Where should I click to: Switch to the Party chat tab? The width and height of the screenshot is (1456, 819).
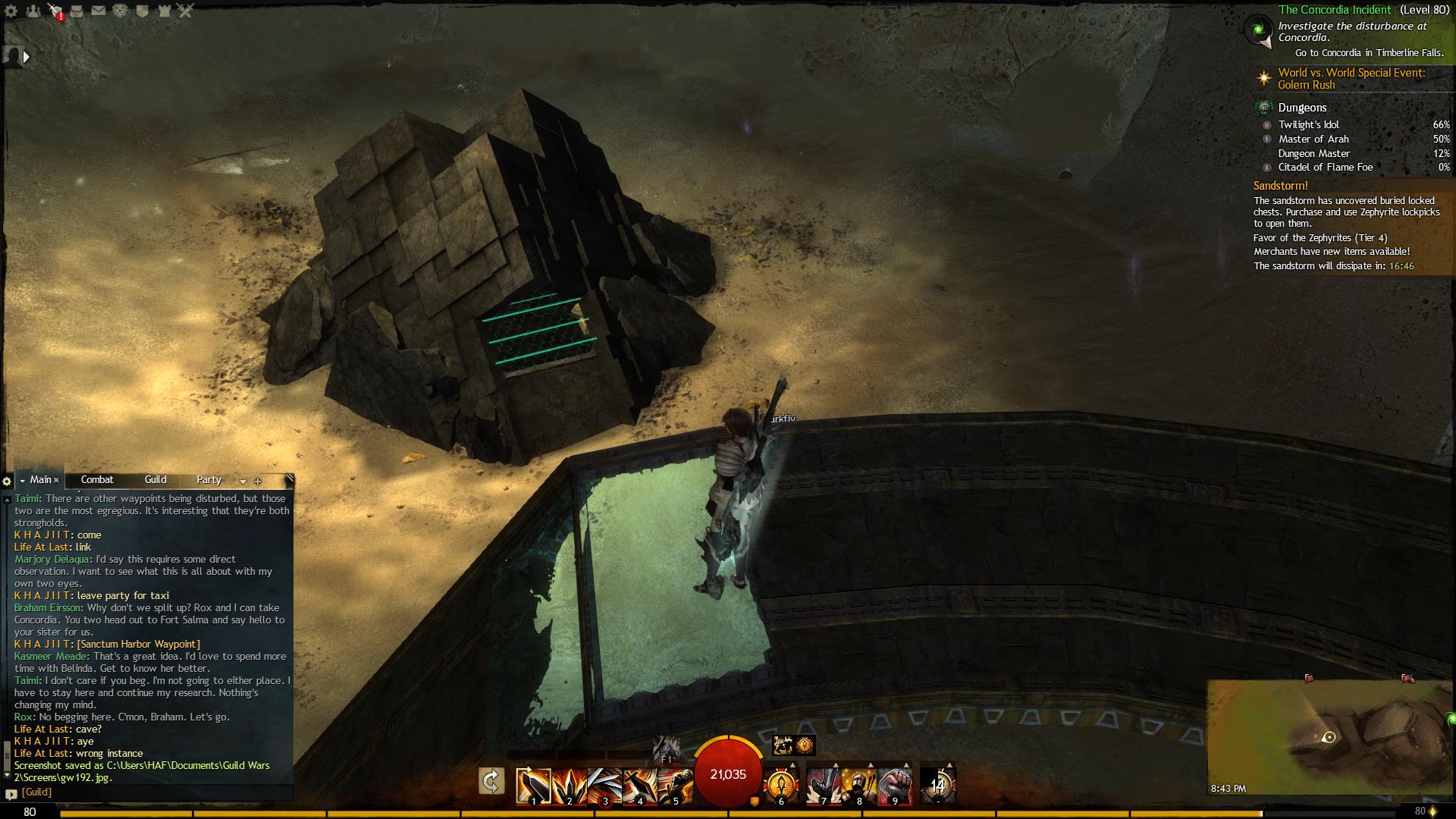tap(209, 480)
